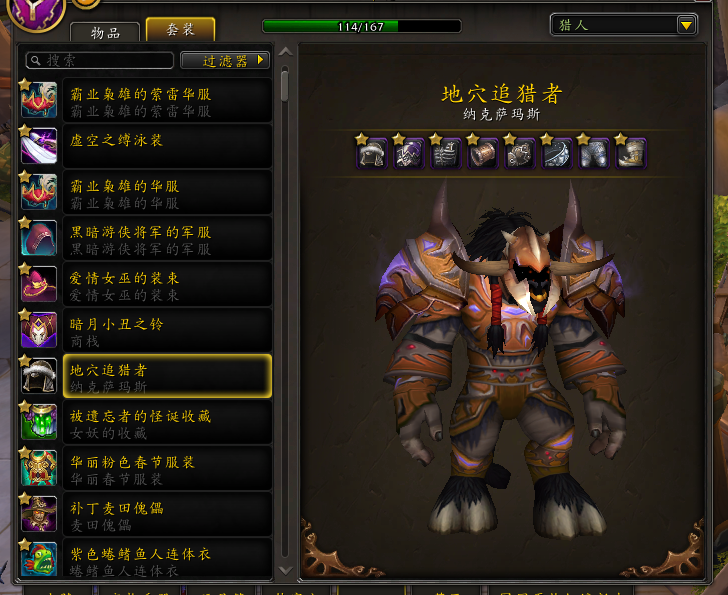Select the leg armor item icon
The height and width of the screenshot is (595, 728).
pyautogui.click(x=593, y=153)
